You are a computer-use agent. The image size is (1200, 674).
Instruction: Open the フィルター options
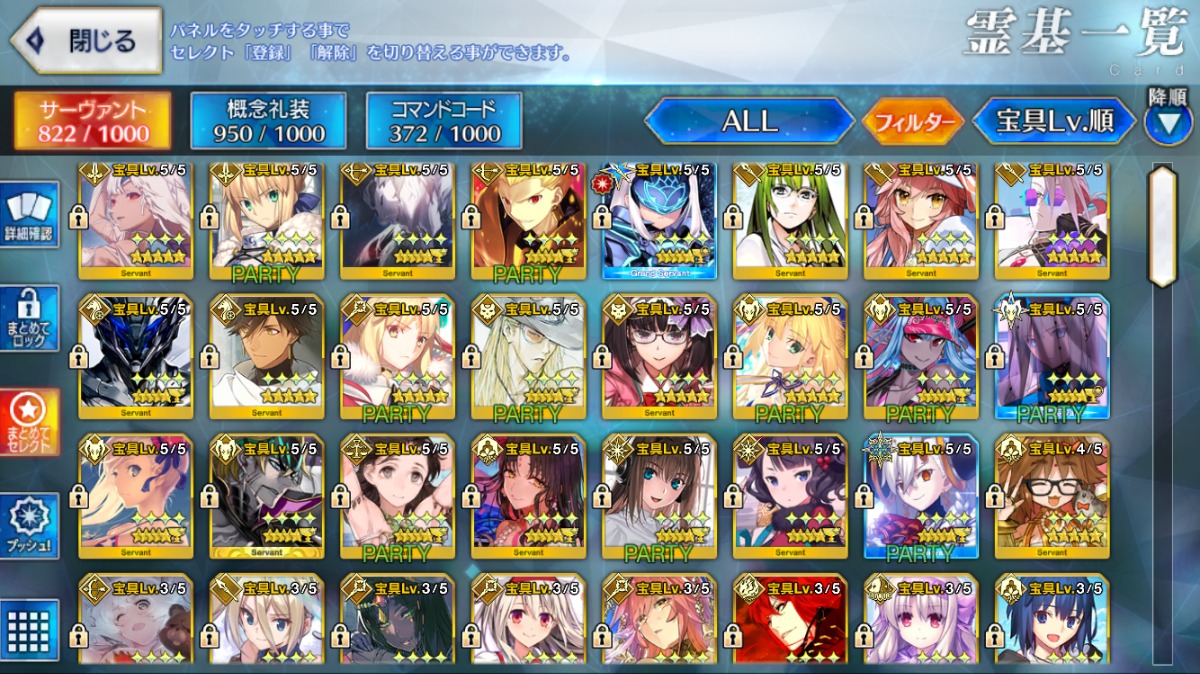[x=913, y=123]
